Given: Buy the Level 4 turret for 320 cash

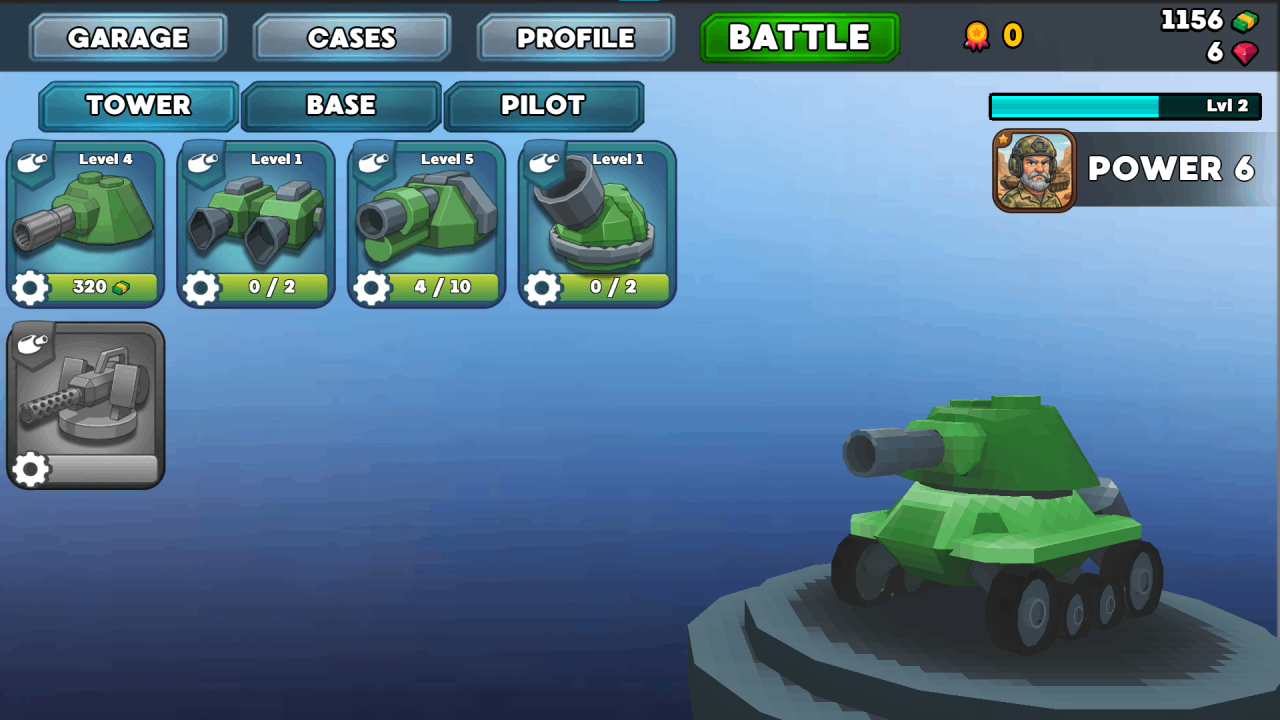Looking at the screenshot, I should pyautogui.click(x=100, y=289).
